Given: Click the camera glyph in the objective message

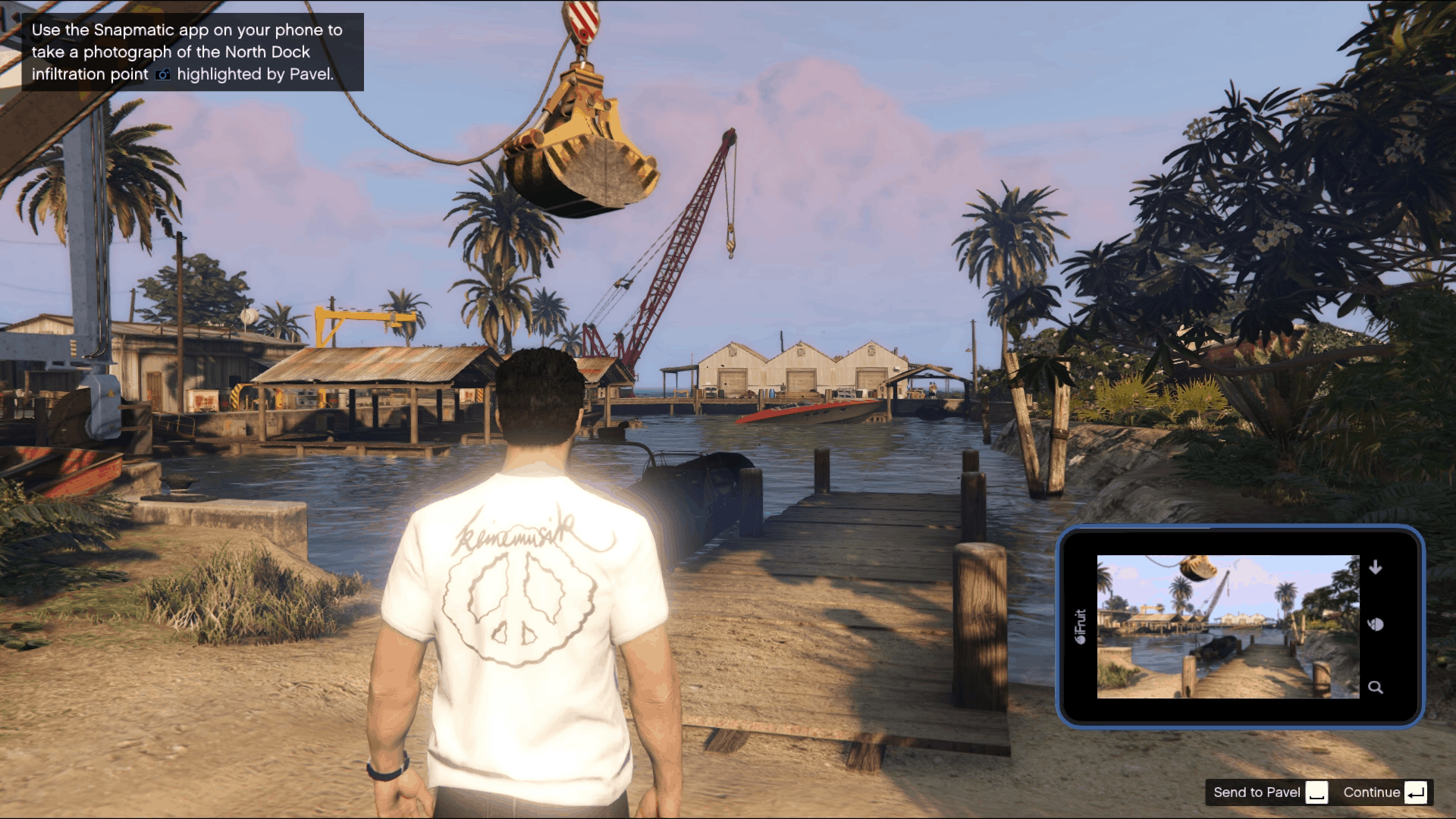Looking at the screenshot, I should click(162, 74).
